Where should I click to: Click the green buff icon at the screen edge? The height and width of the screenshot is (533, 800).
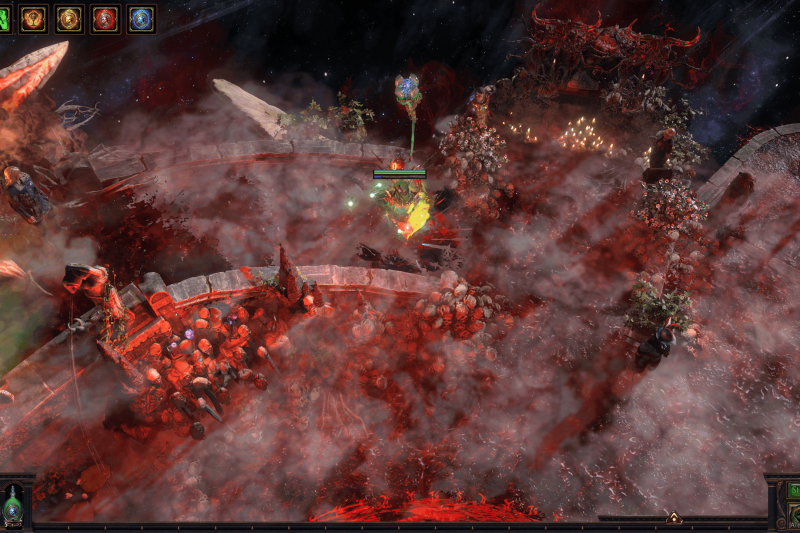[3, 18]
